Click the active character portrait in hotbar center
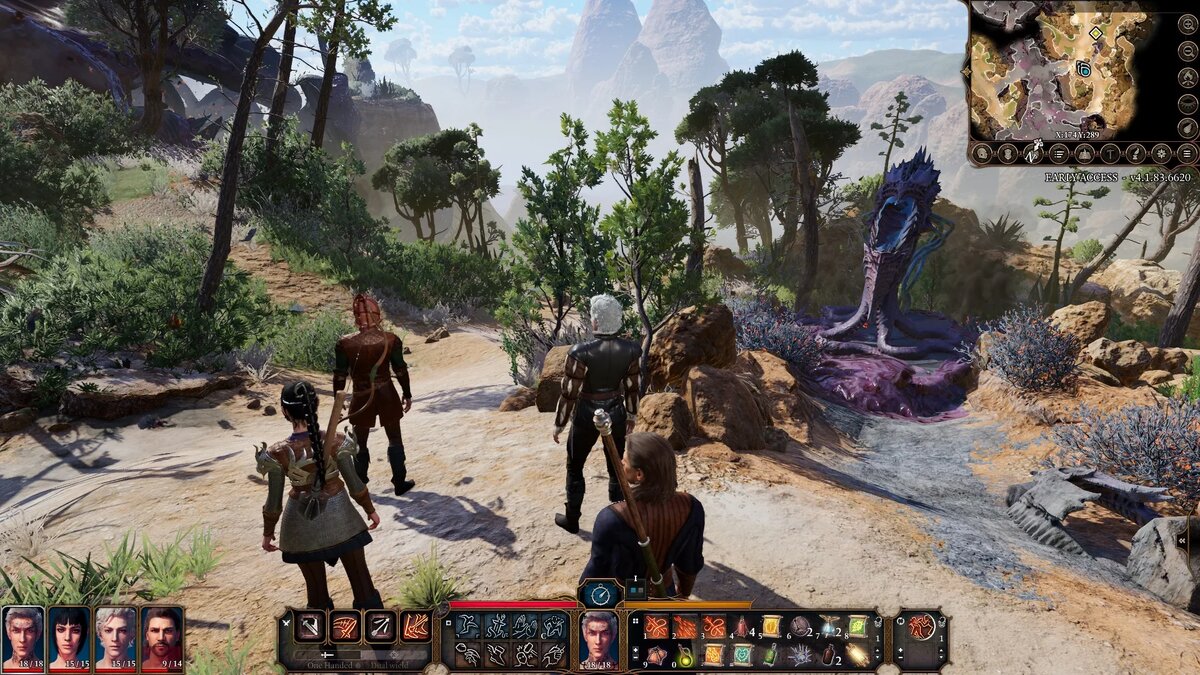 600,635
